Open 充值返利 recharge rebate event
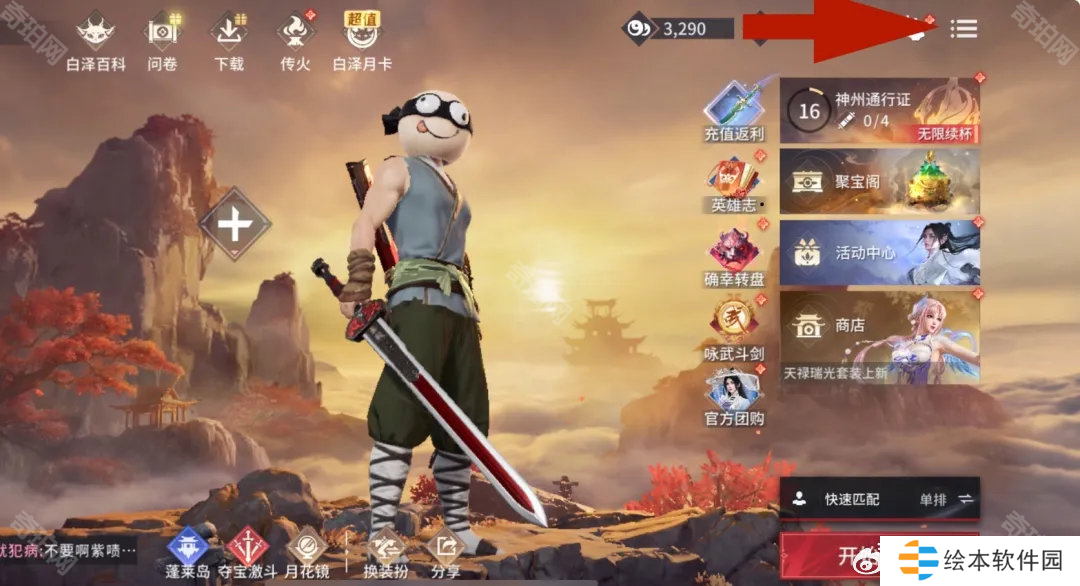Viewport: 1080px width, 586px height. [x=734, y=108]
